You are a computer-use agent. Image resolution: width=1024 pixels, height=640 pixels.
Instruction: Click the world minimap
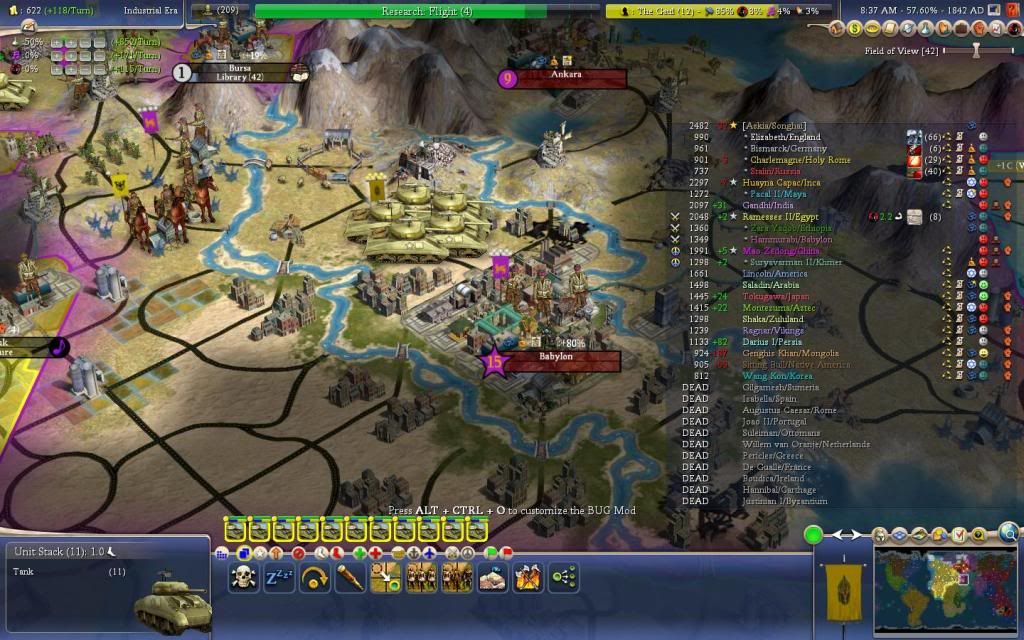(x=945, y=588)
